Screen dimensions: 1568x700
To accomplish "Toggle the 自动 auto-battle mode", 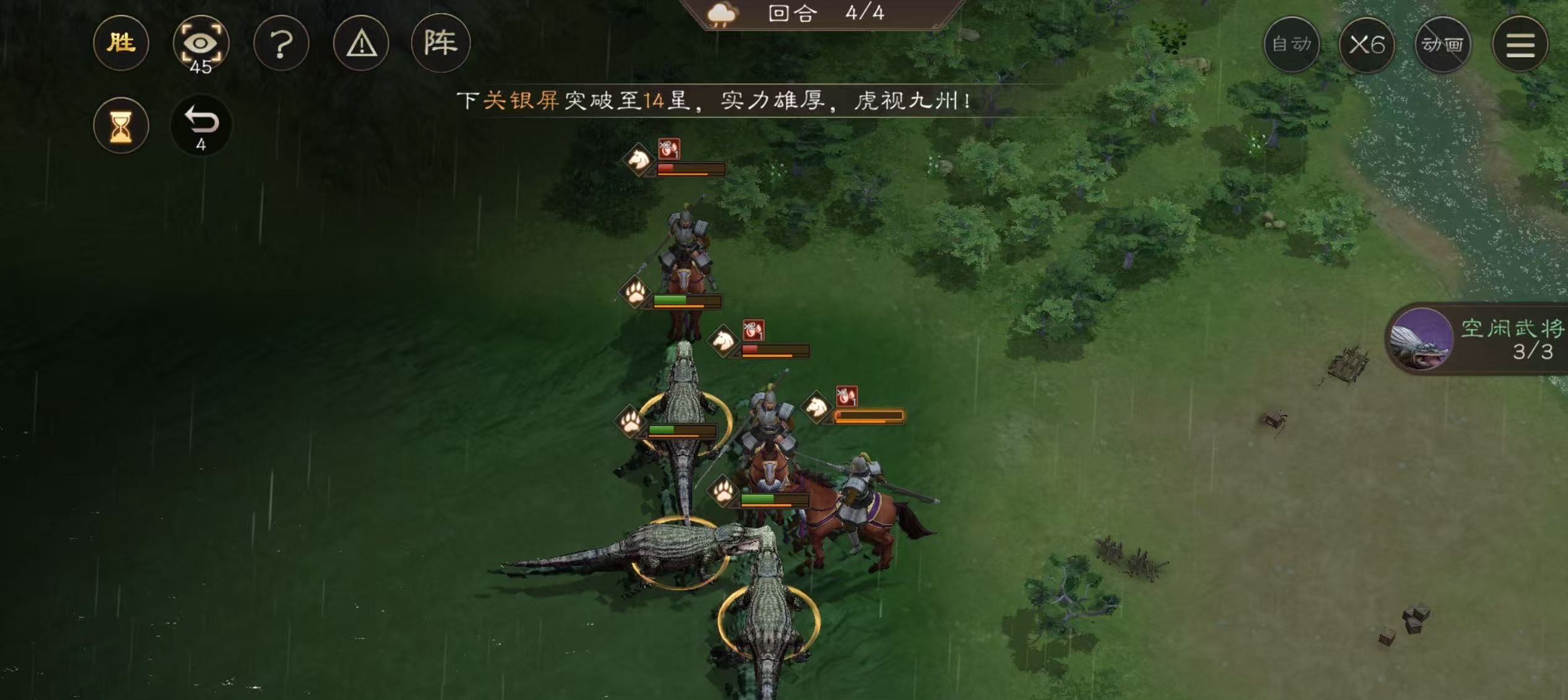I will [x=1293, y=44].
